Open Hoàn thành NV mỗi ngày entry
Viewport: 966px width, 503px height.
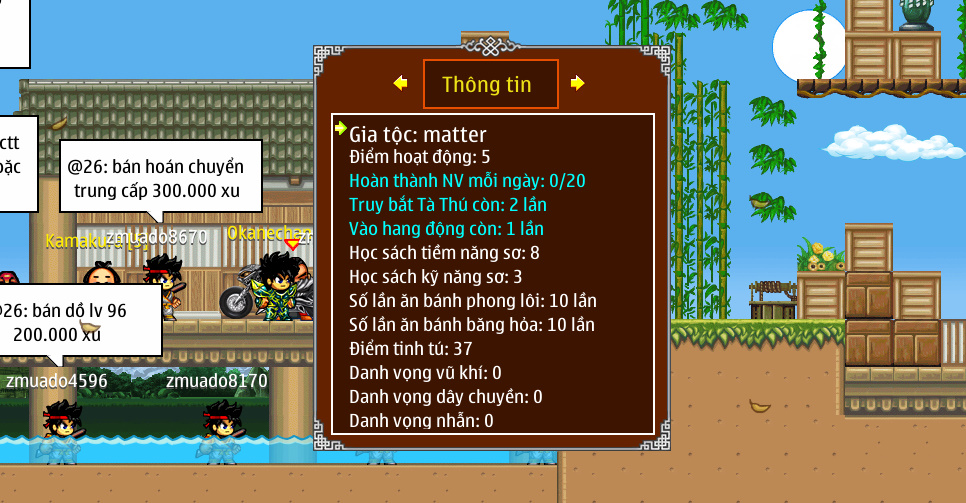(467, 181)
